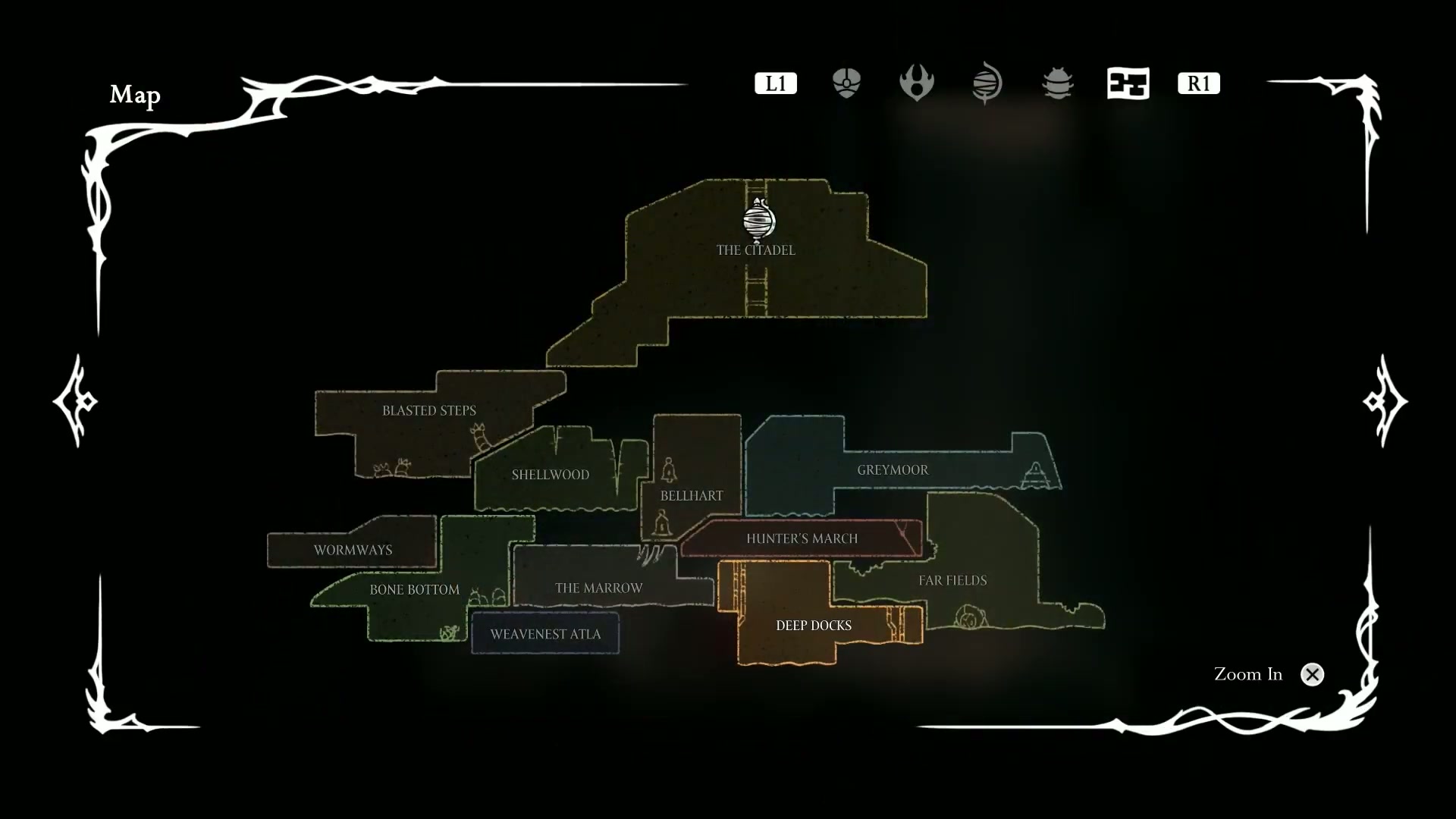
Task: Choose the Greymoor region
Action: [x=893, y=470]
